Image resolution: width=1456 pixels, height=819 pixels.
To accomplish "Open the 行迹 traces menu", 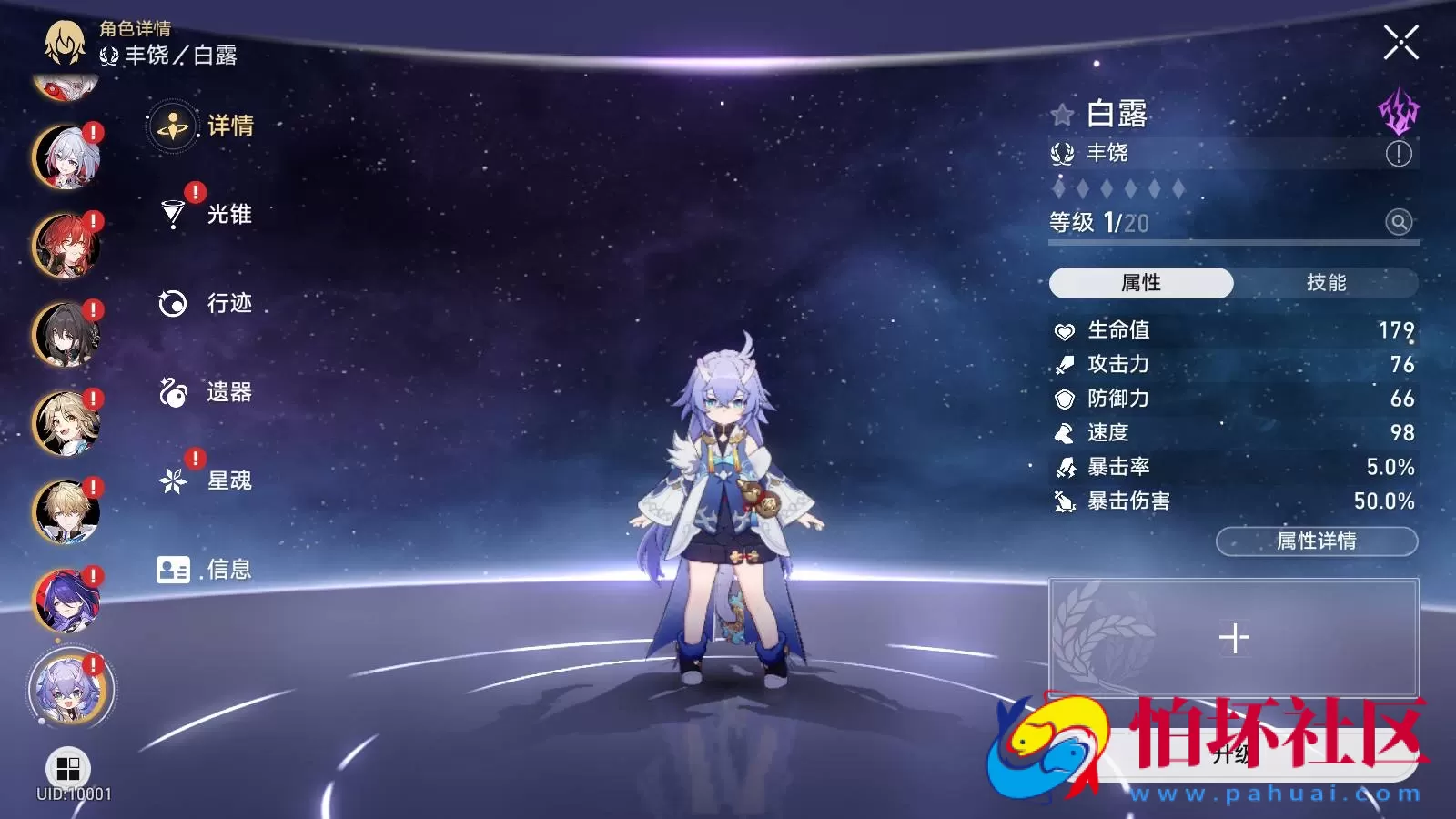I will click(206, 303).
